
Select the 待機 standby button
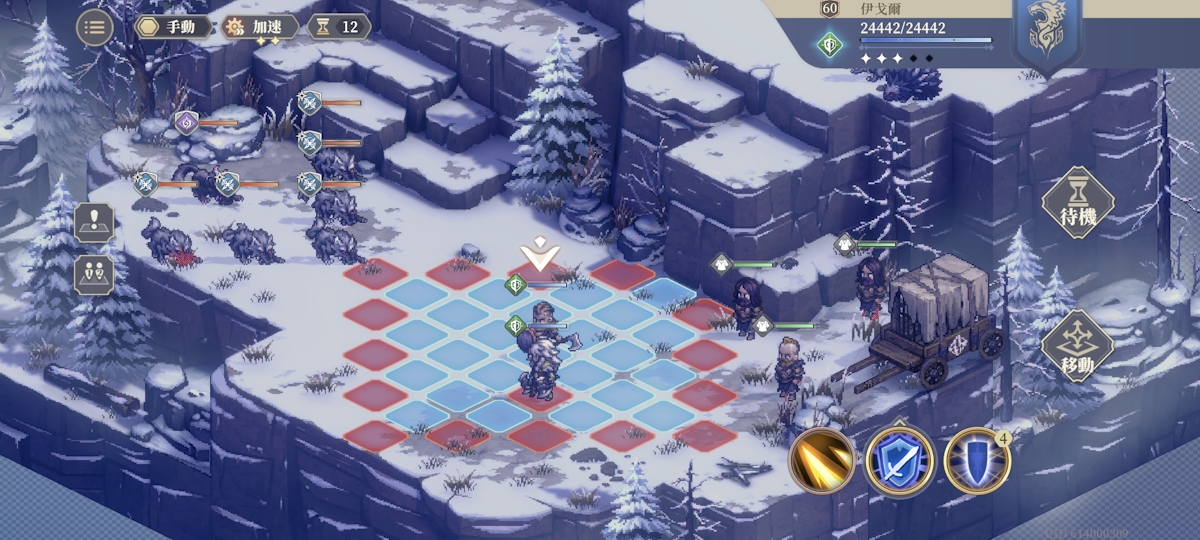coord(1078,203)
